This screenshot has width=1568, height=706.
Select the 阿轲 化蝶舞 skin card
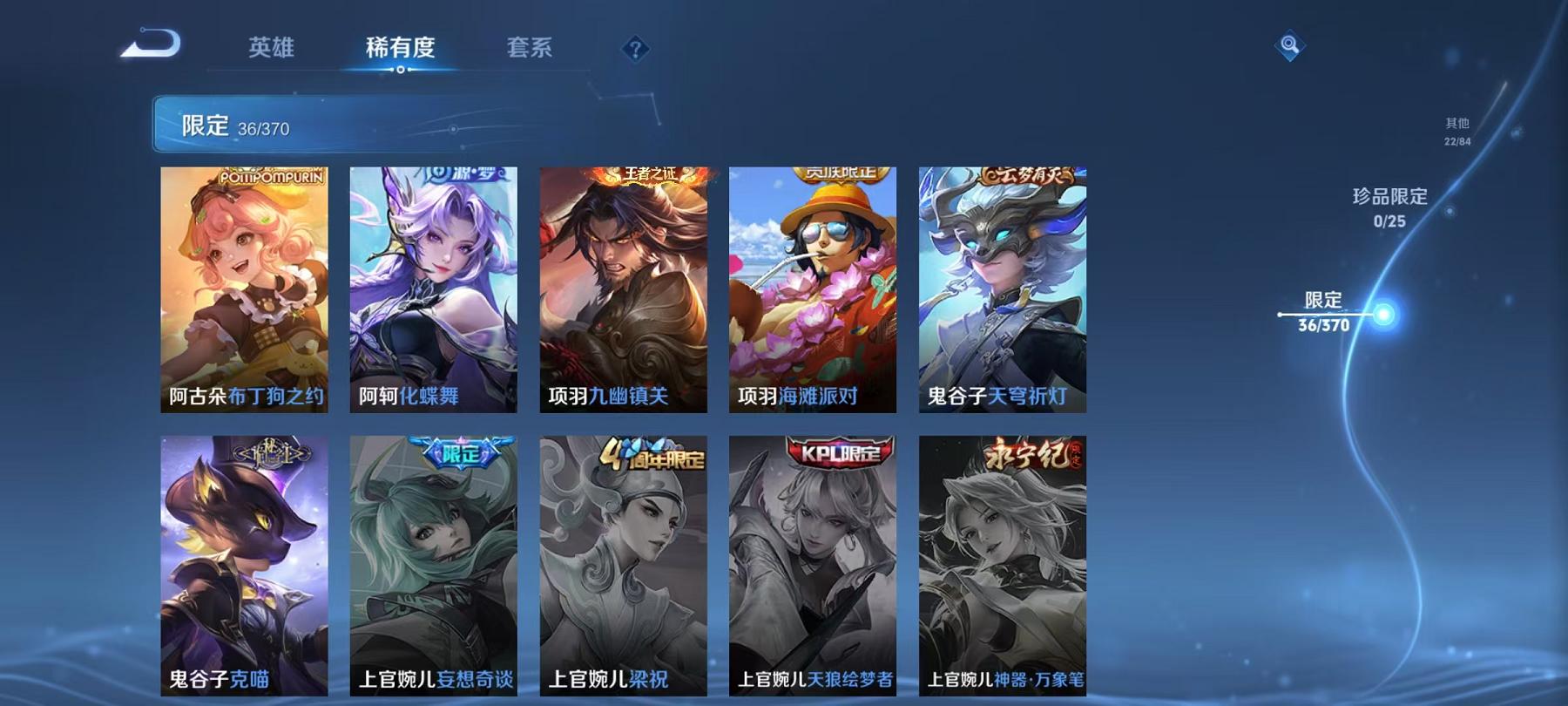434,293
